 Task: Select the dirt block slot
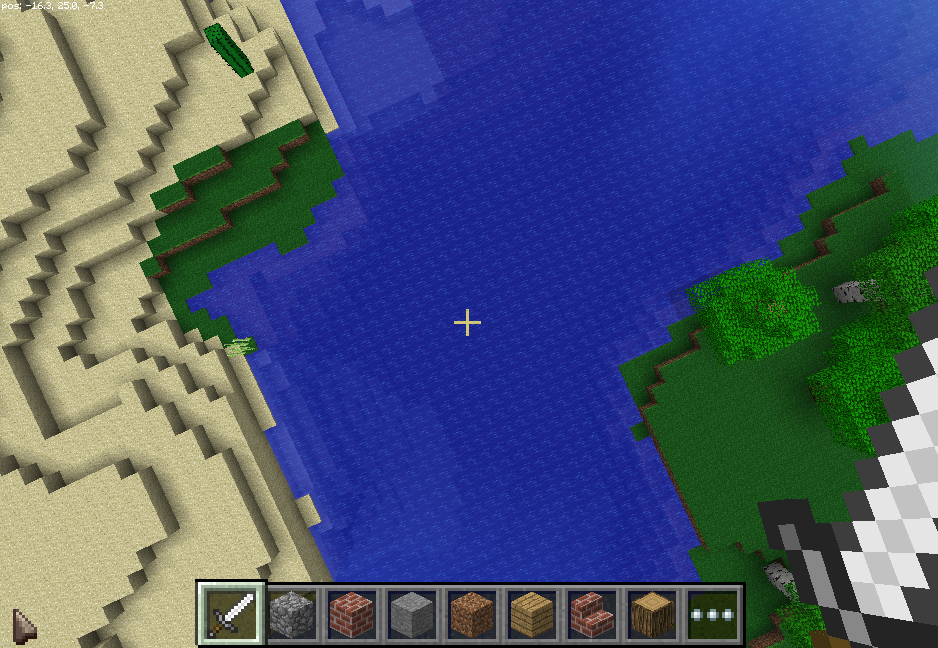[x=472, y=613]
